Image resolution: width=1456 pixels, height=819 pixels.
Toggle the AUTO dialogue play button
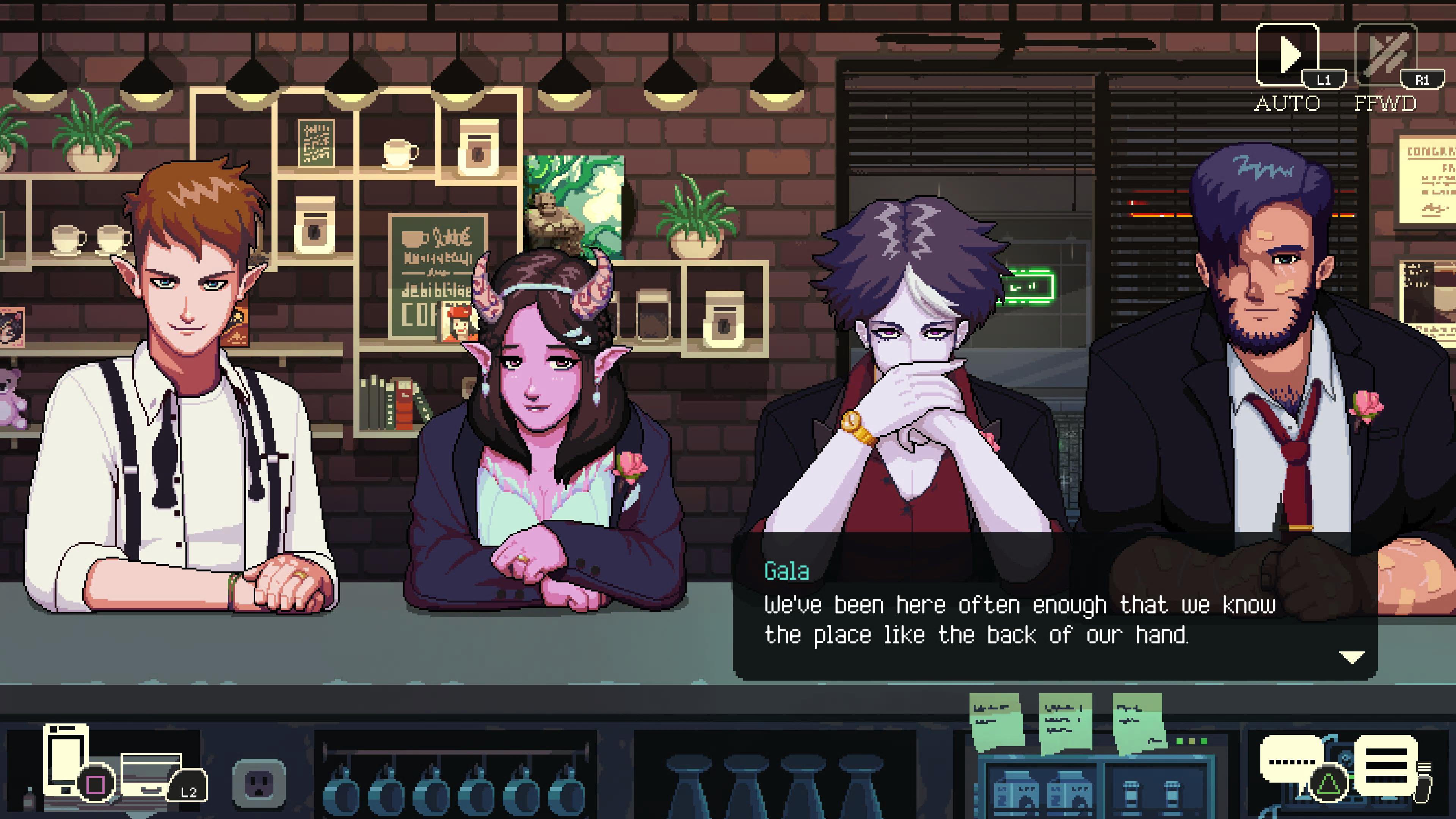(x=1287, y=55)
